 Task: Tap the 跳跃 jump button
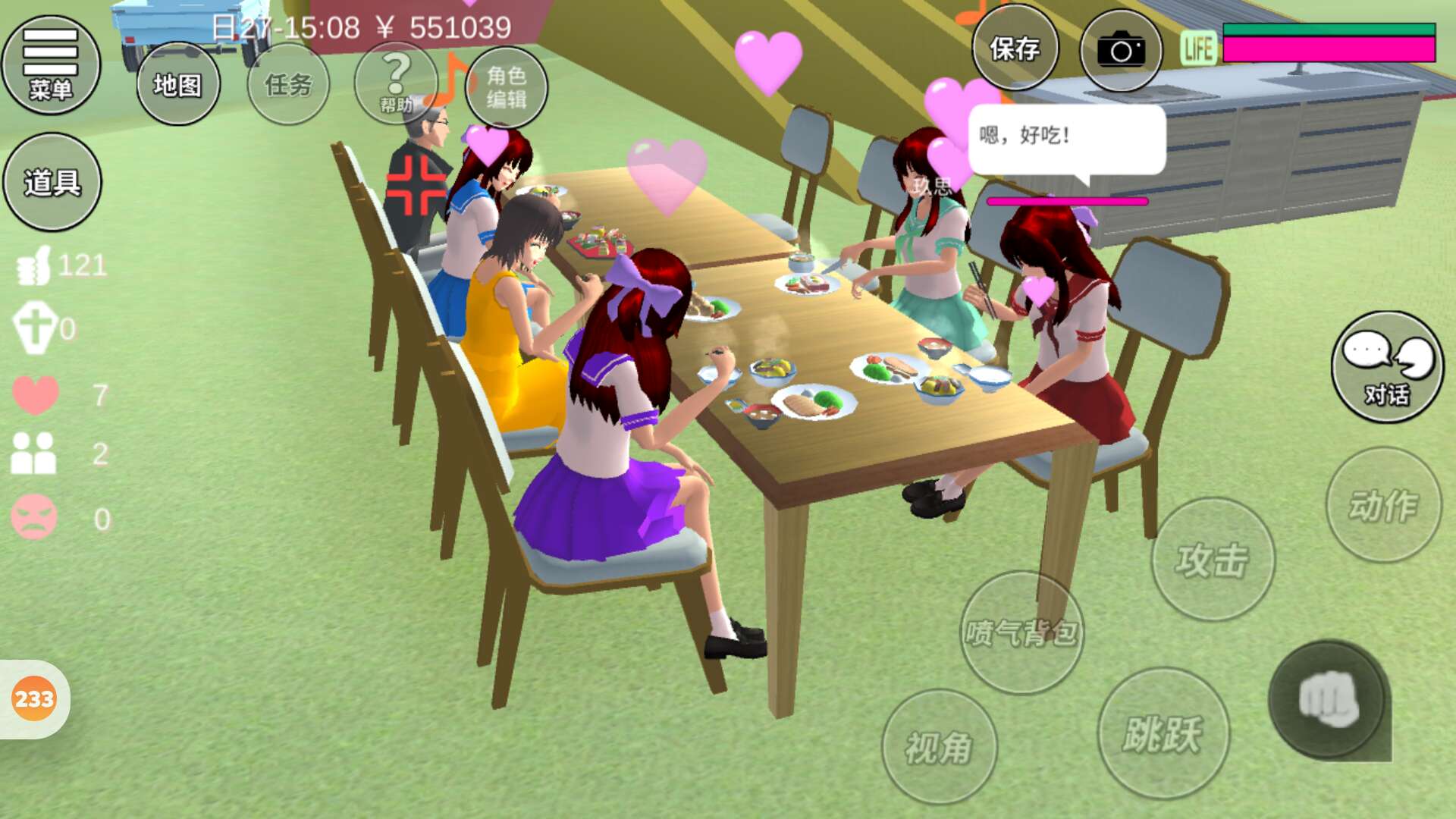click(x=1163, y=733)
